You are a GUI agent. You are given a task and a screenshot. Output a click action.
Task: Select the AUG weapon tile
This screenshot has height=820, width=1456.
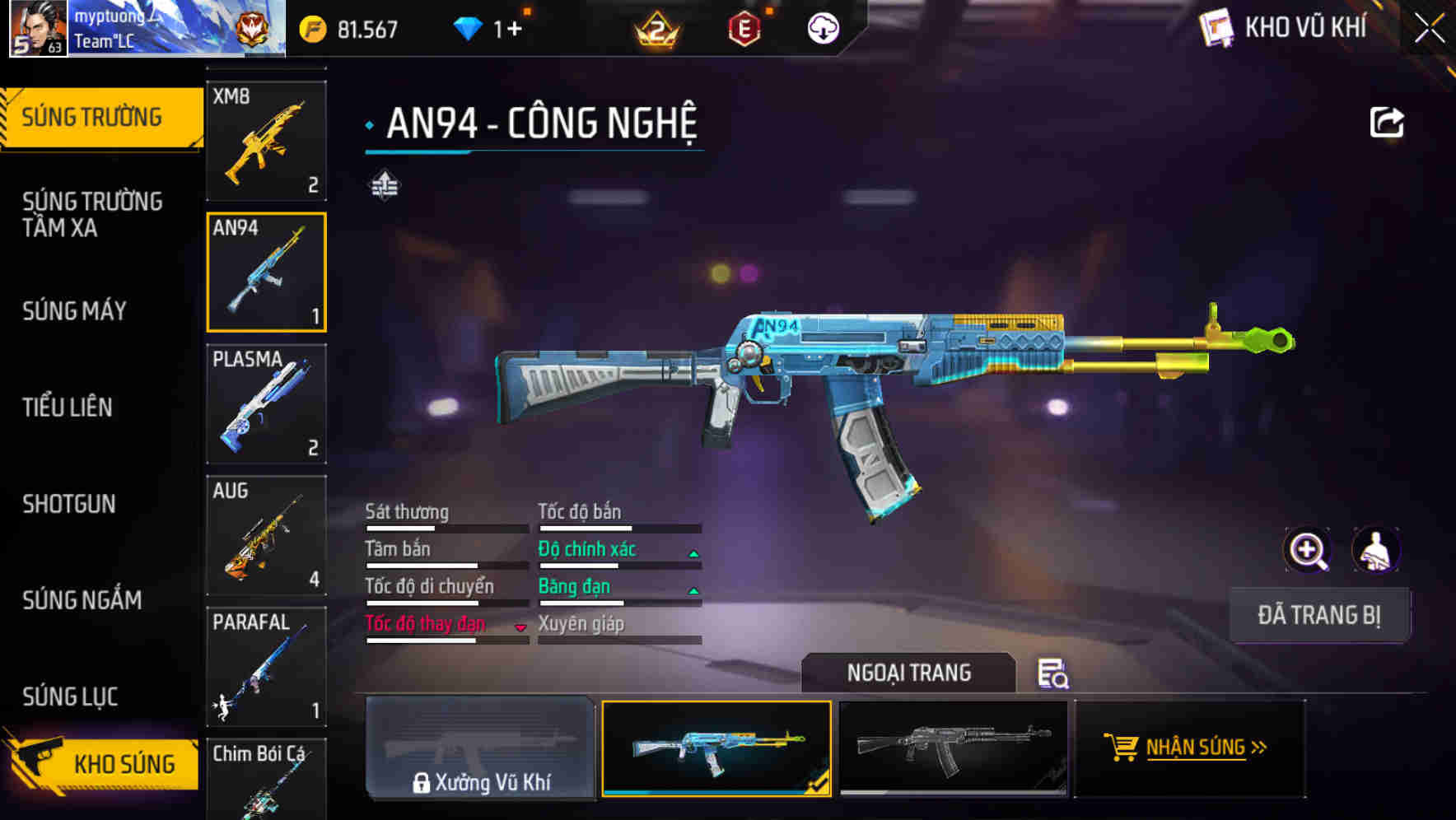(266, 536)
